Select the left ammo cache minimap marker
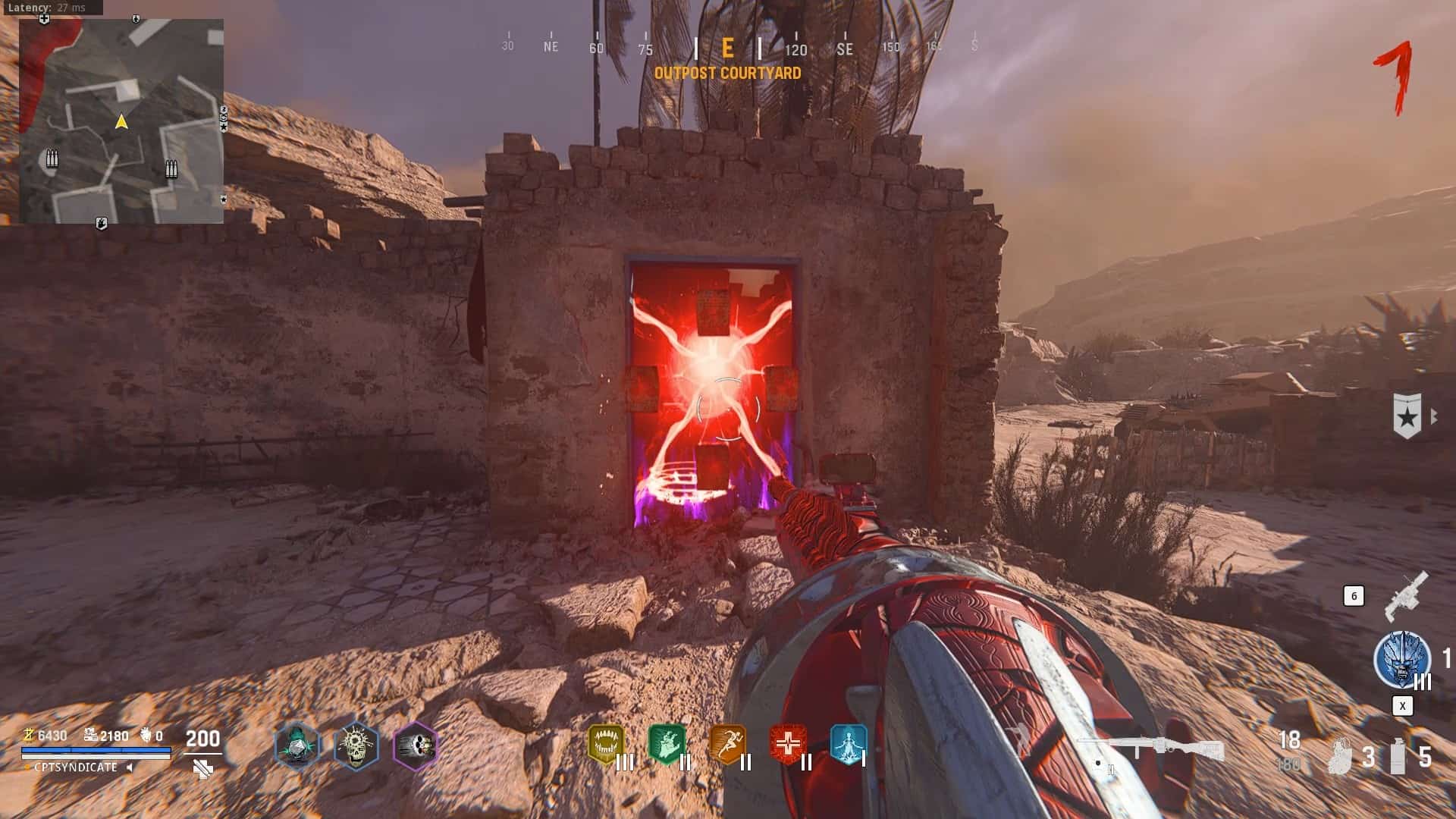Screen dimensions: 1456x819 52,158
